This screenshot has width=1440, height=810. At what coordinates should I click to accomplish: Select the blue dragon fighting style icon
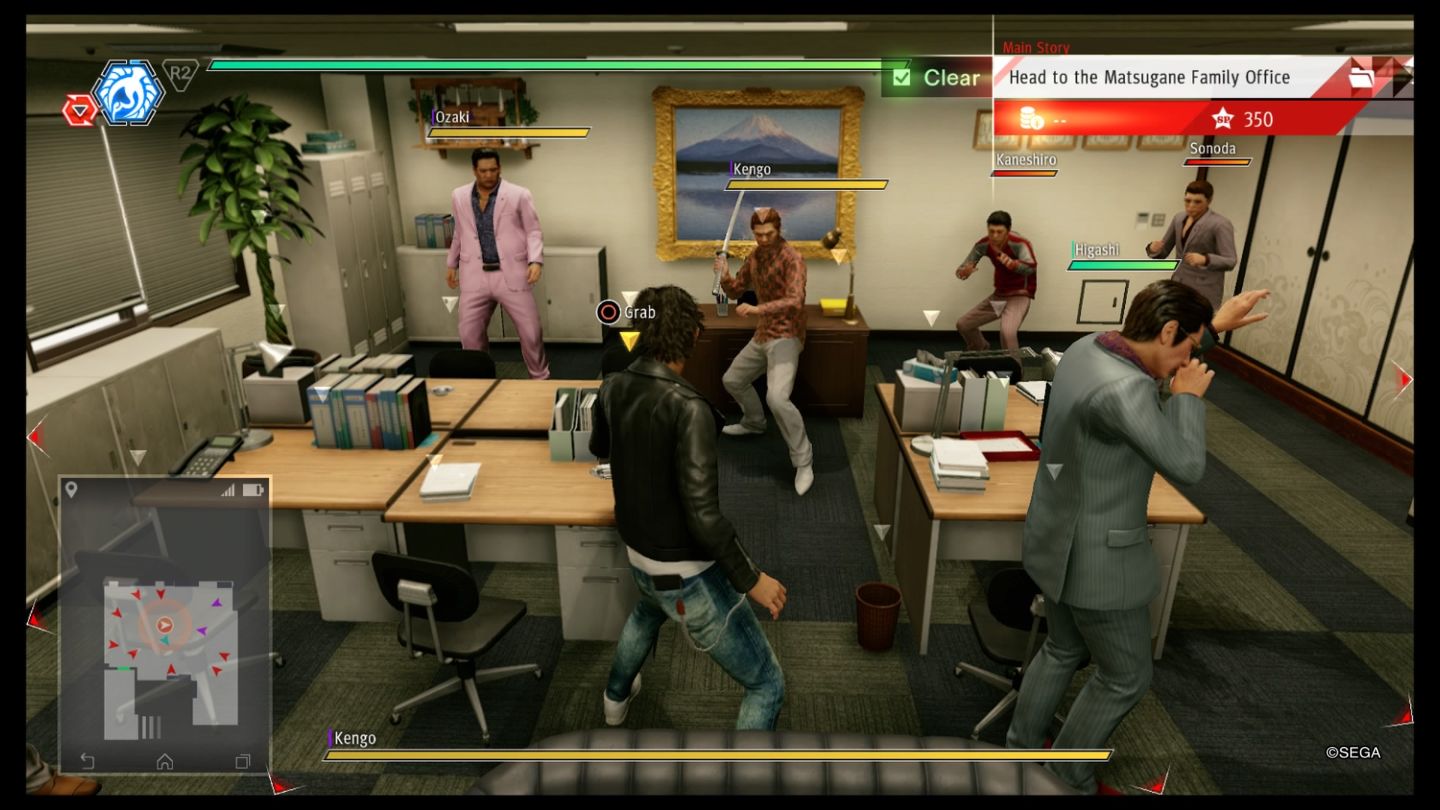(126, 90)
